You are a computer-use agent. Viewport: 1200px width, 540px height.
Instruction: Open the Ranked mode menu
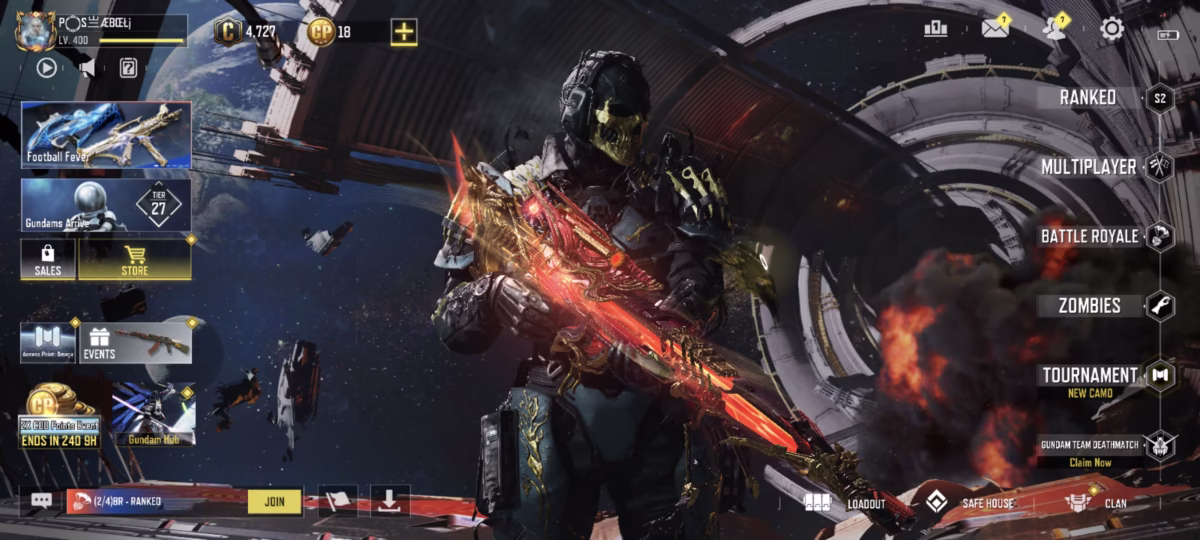point(1088,97)
